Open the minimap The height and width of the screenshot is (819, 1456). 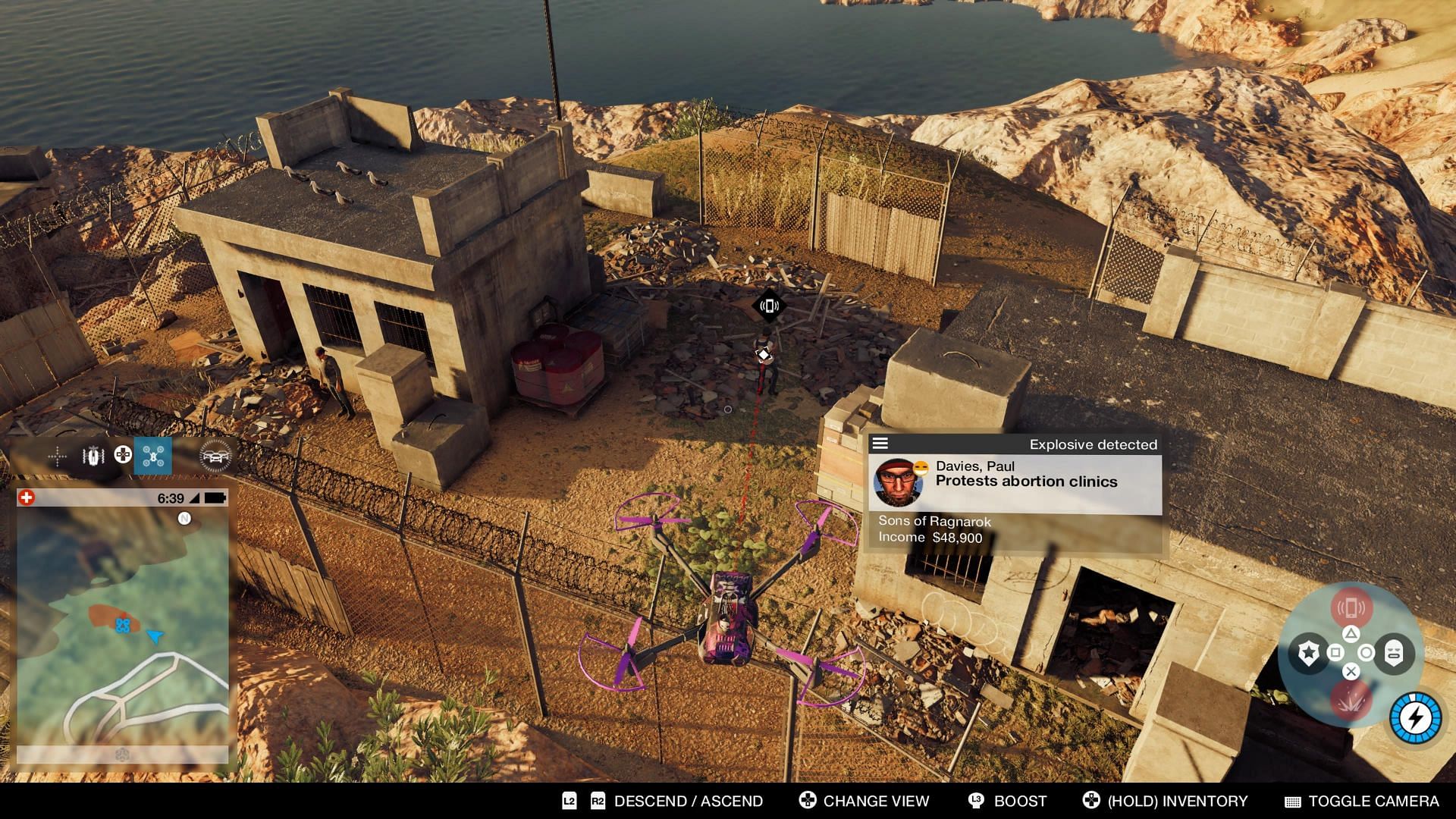[x=122, y=622]
